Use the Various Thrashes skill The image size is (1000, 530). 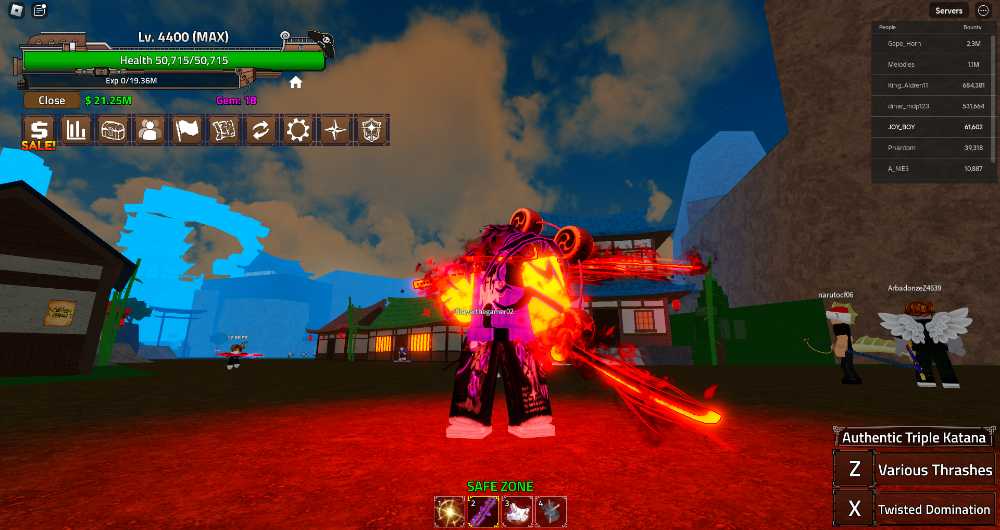click(913, 470)
